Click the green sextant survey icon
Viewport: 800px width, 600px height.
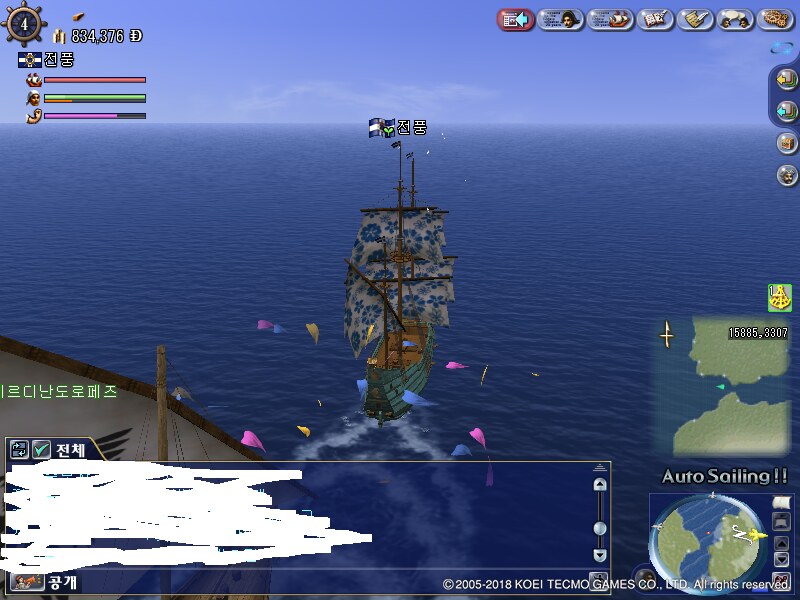point(779,297)
